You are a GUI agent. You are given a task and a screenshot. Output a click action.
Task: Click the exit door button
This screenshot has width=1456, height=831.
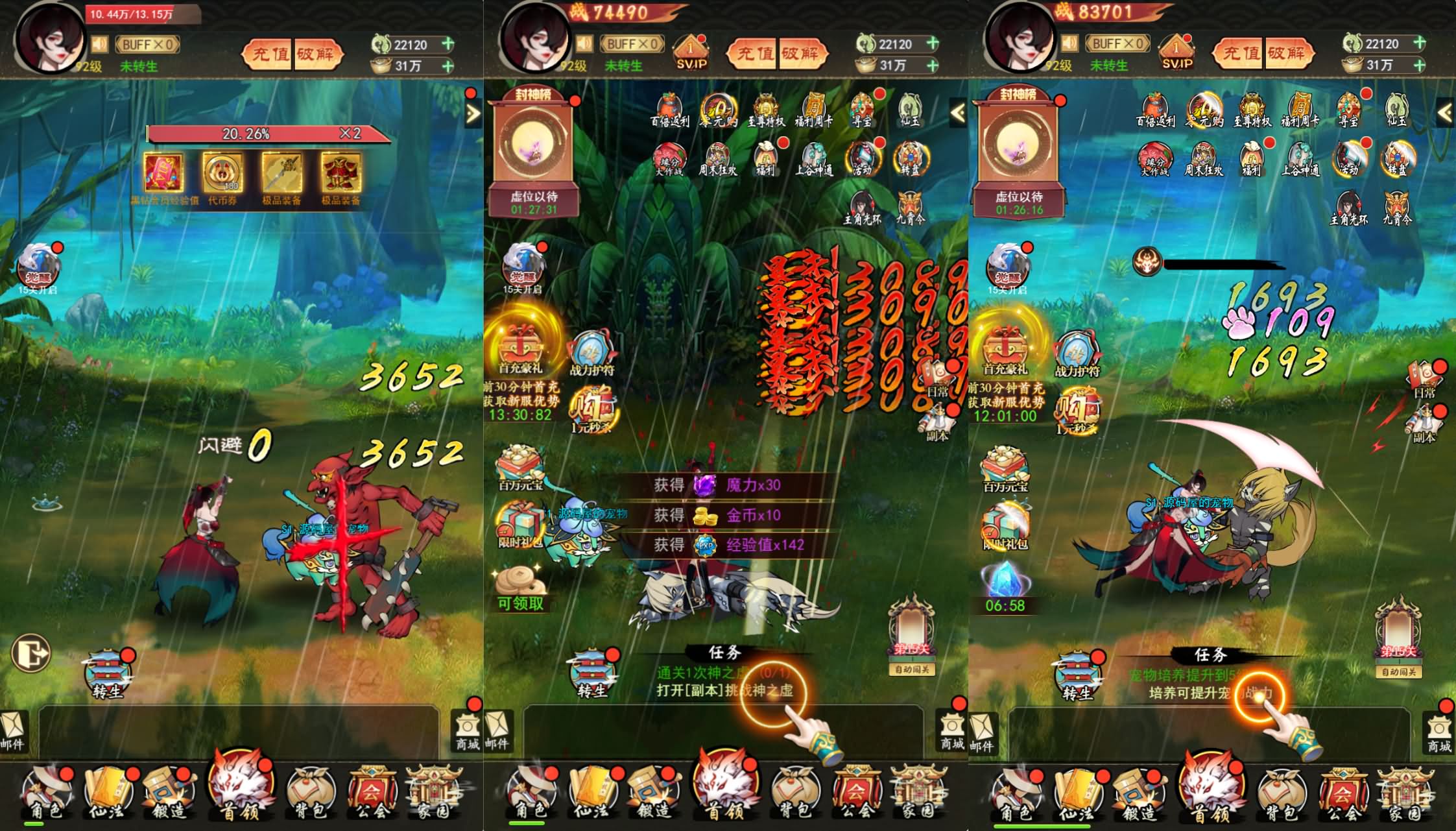pyautogui.click(x=31, y=652)
